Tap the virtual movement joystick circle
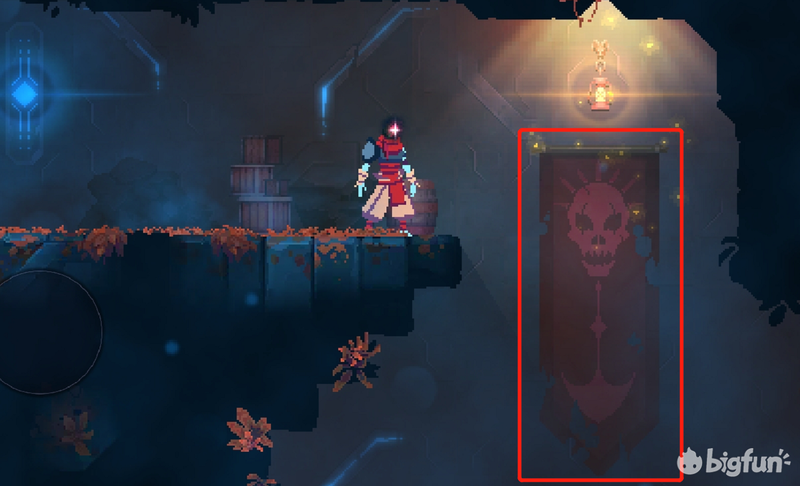The image size is (800, 486). [42, 331]
